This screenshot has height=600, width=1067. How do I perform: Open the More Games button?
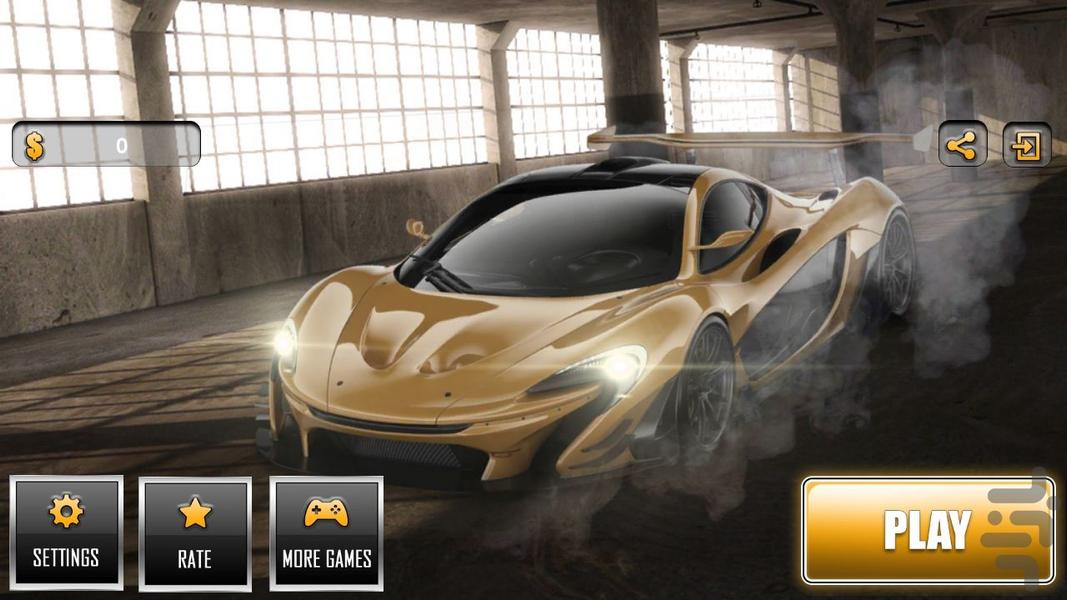(x=326, y=533)
